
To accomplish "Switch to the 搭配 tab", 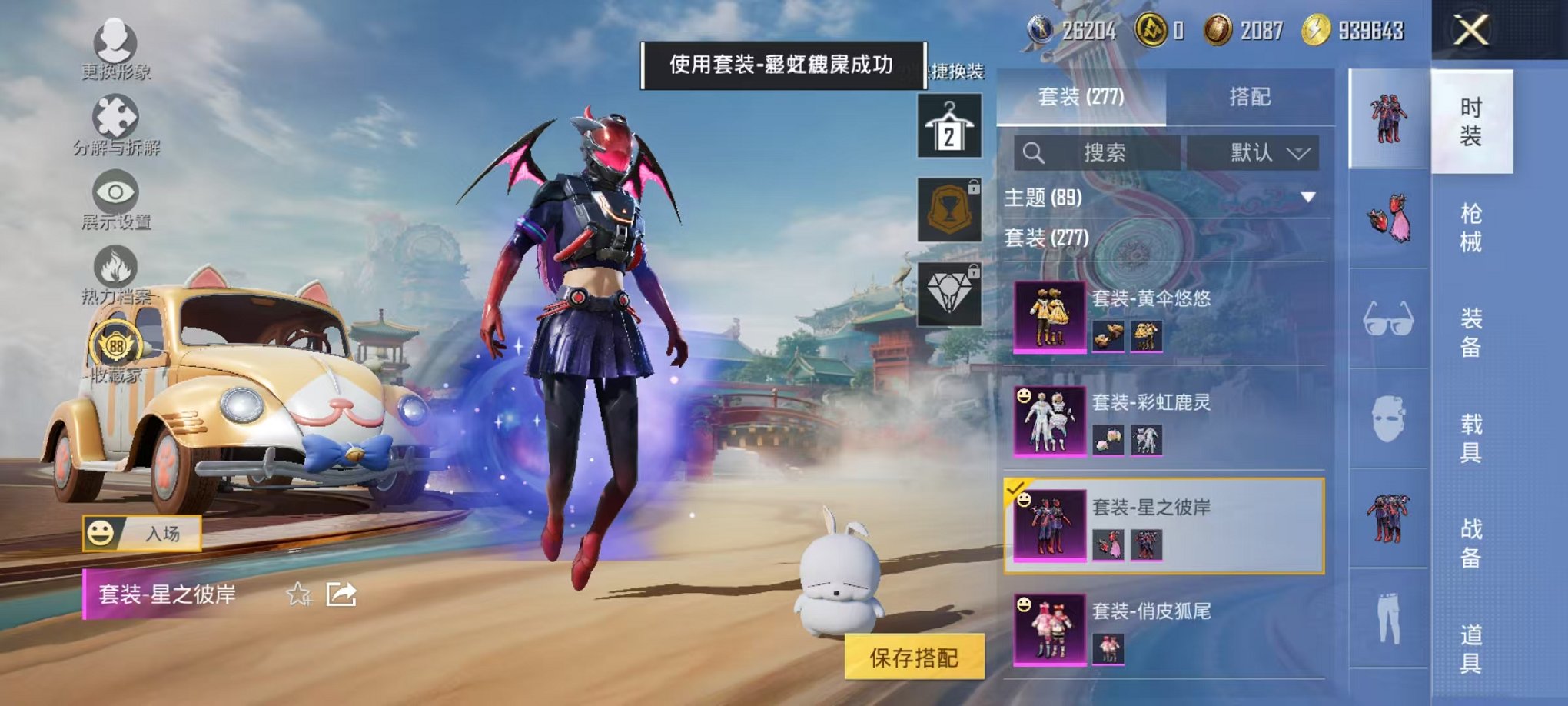I will 1251,95.
